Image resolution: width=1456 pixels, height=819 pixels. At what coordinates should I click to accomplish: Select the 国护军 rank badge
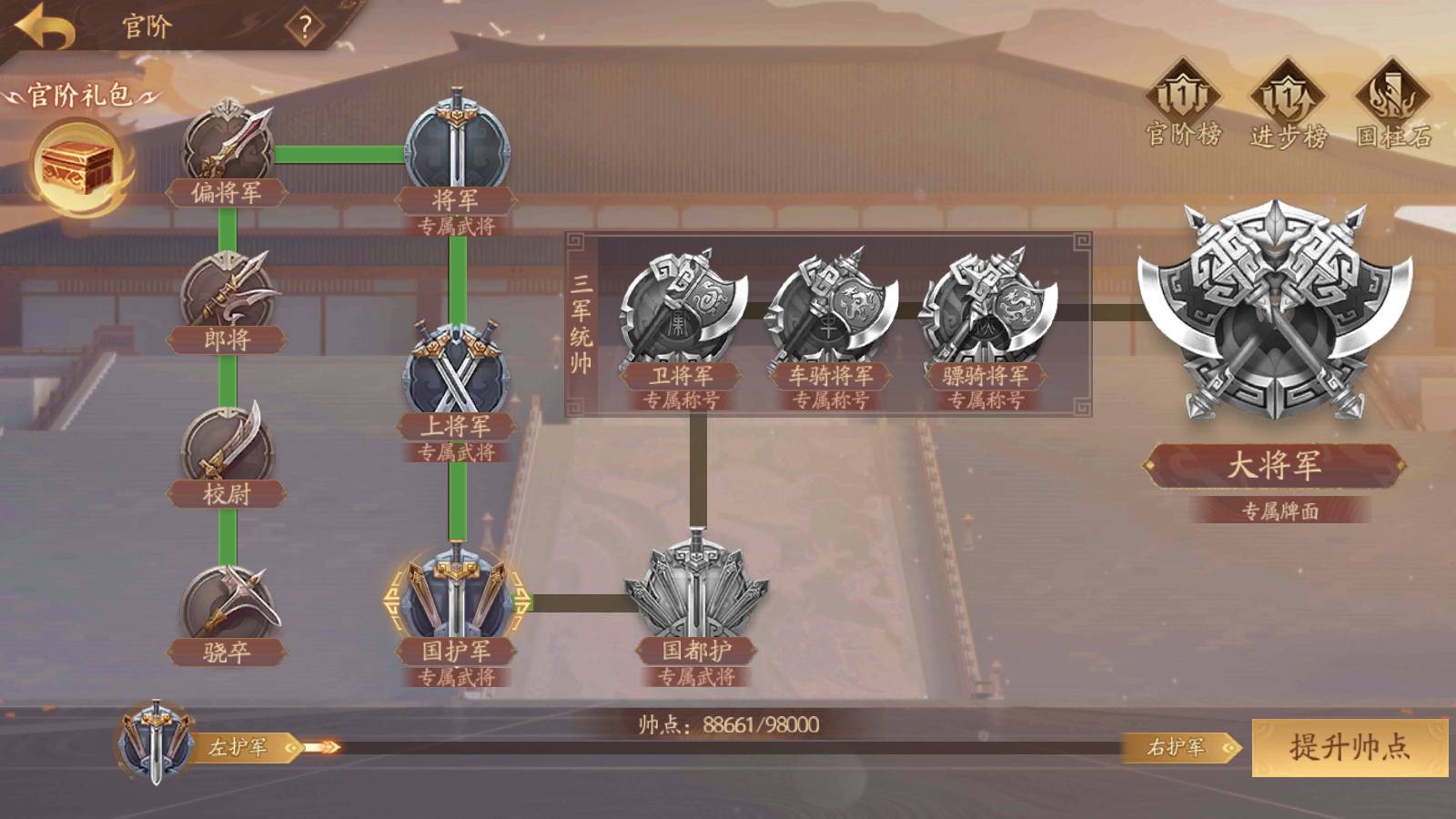point(456,596)
